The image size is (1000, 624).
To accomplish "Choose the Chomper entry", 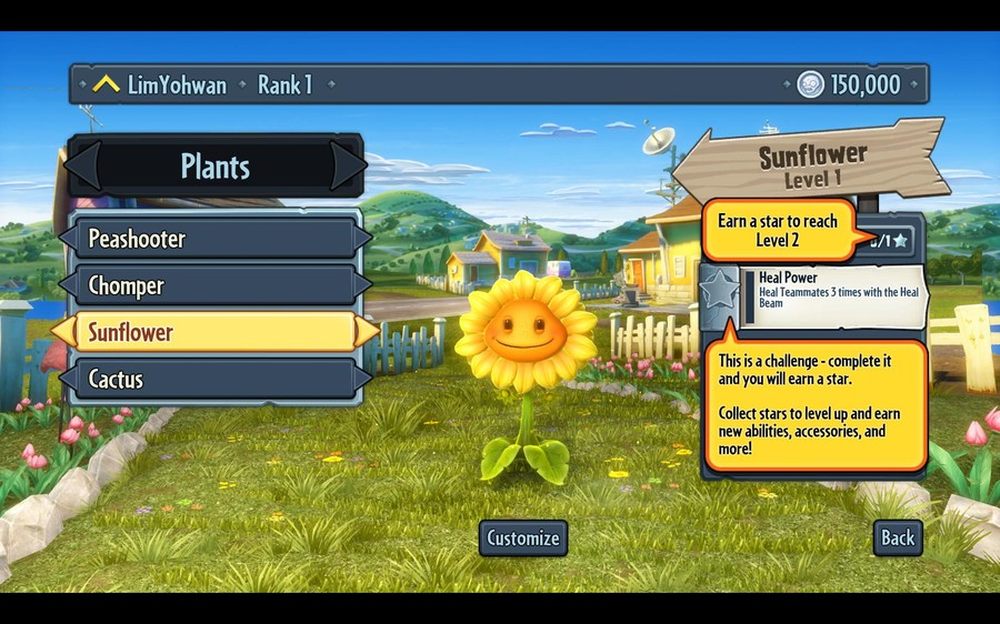I will tap(215, 286).
